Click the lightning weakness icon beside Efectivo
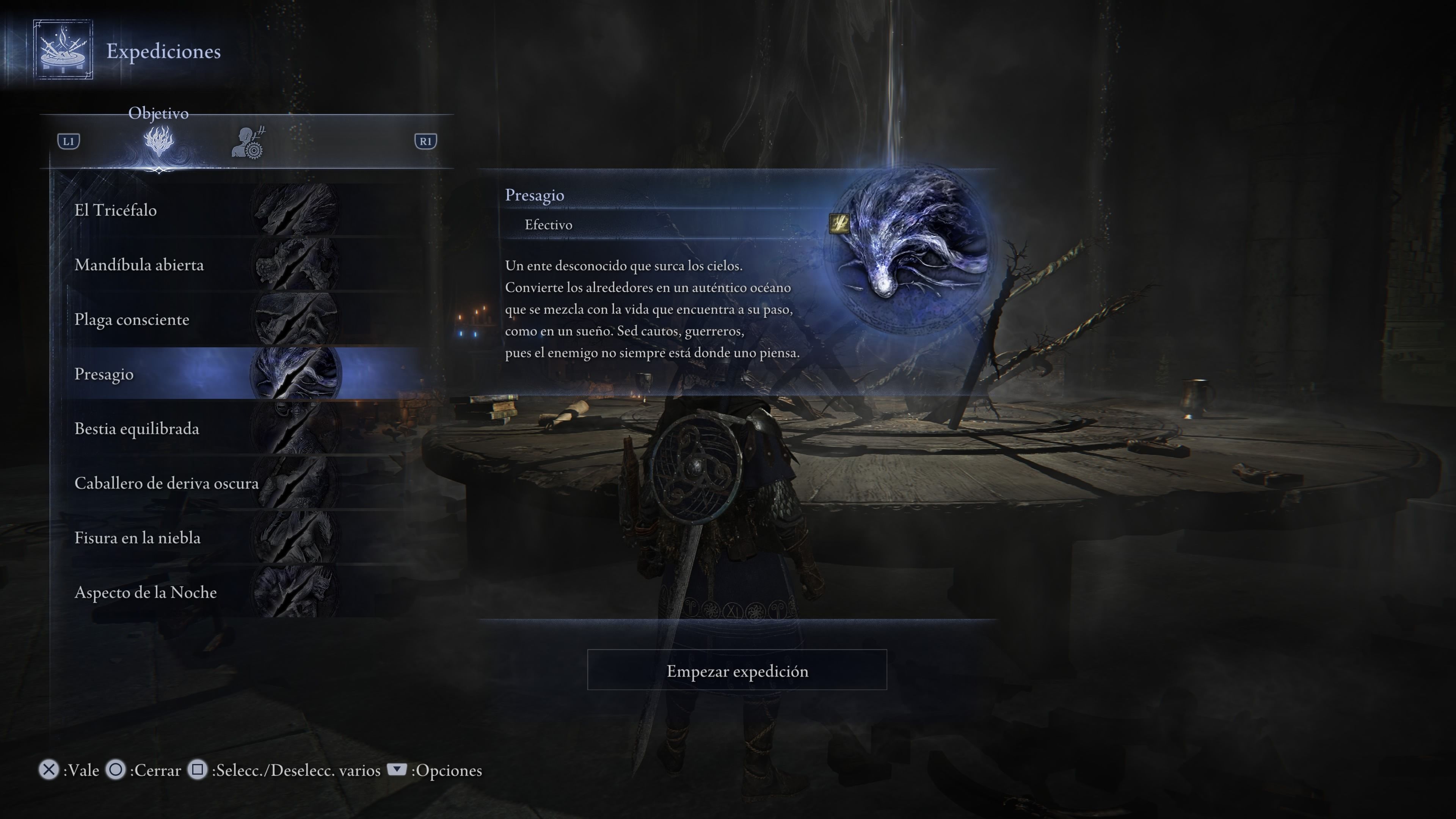The image size is (1456, 819). (839, 224)
